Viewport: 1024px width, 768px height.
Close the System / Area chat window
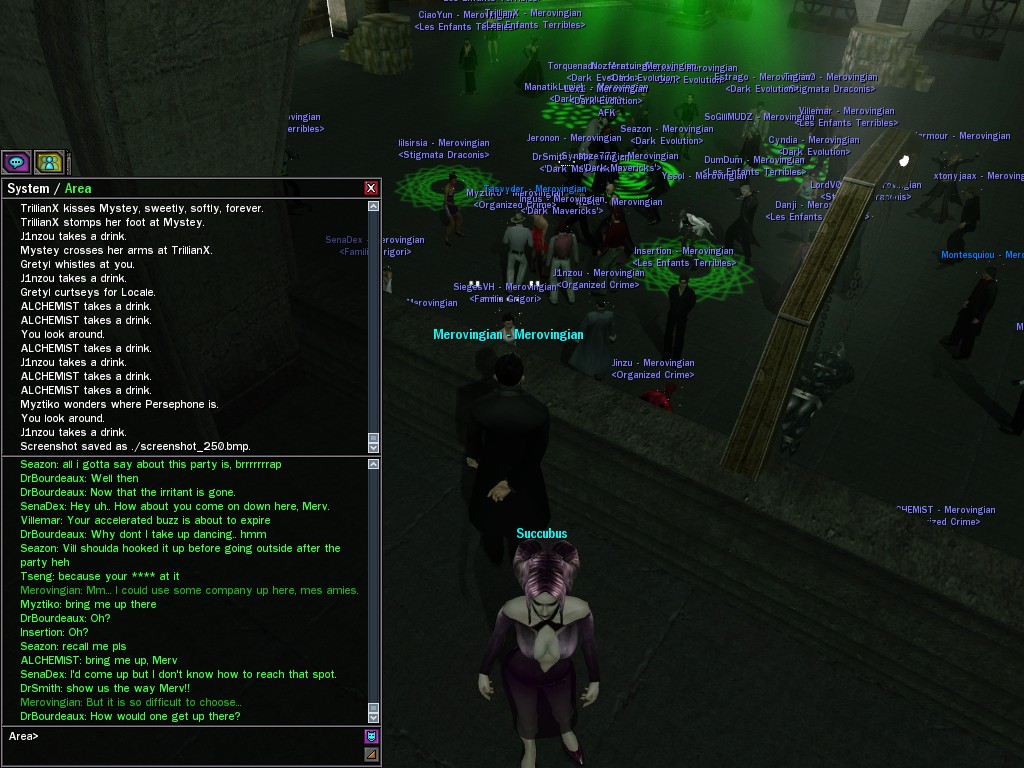[x=371, y=188]
